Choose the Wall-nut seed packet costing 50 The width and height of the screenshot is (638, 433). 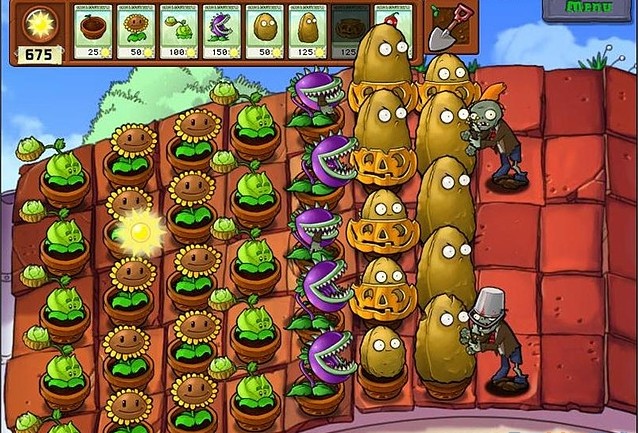pyautogui.click(x=266, y=30)
